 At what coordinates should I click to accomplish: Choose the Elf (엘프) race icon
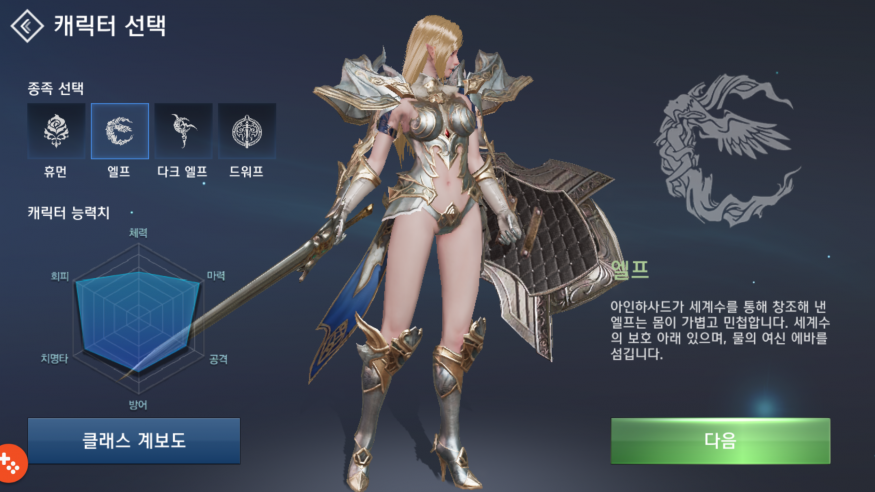point(120,131)
